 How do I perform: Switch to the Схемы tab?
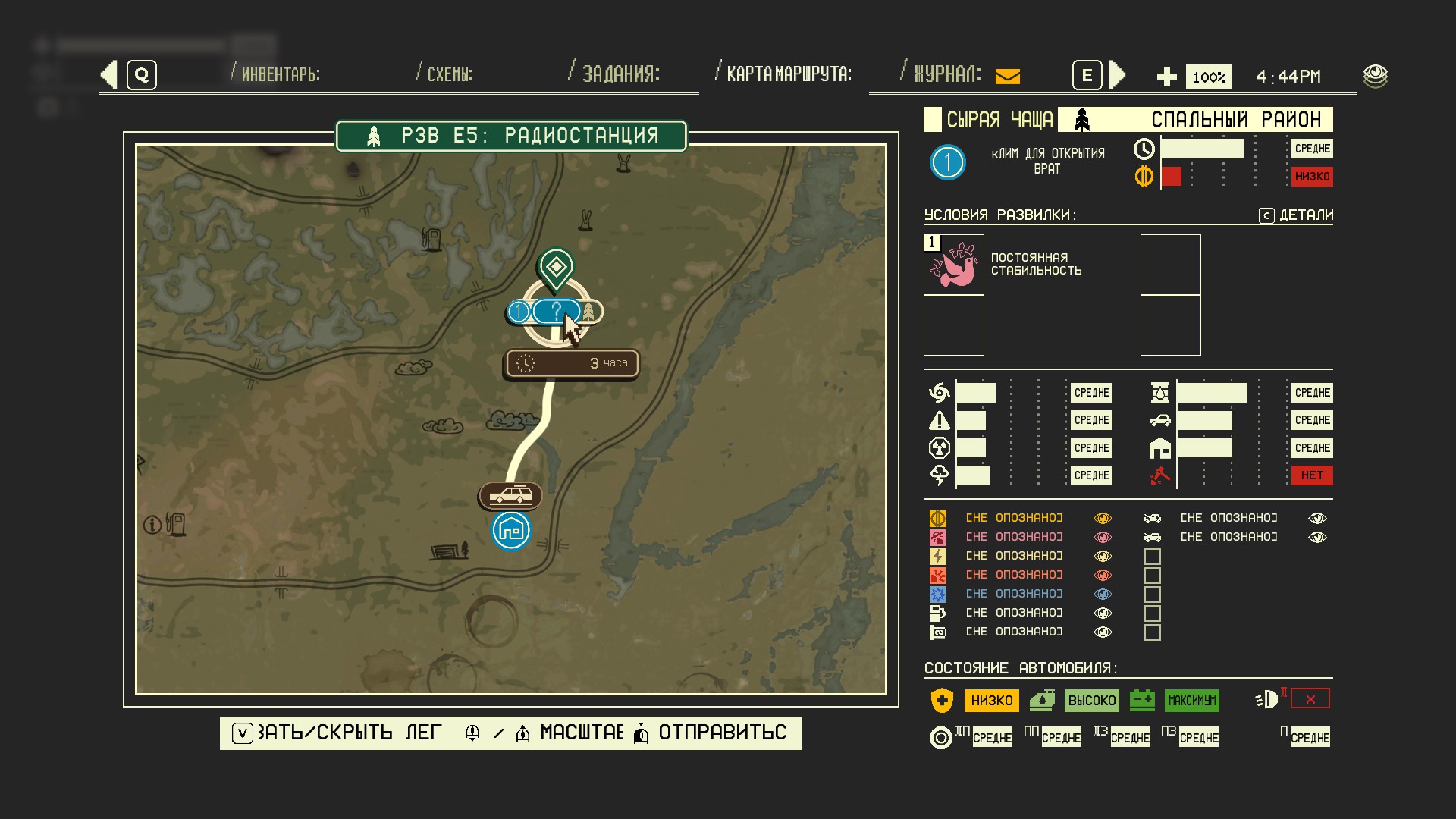tap(450, 74)
